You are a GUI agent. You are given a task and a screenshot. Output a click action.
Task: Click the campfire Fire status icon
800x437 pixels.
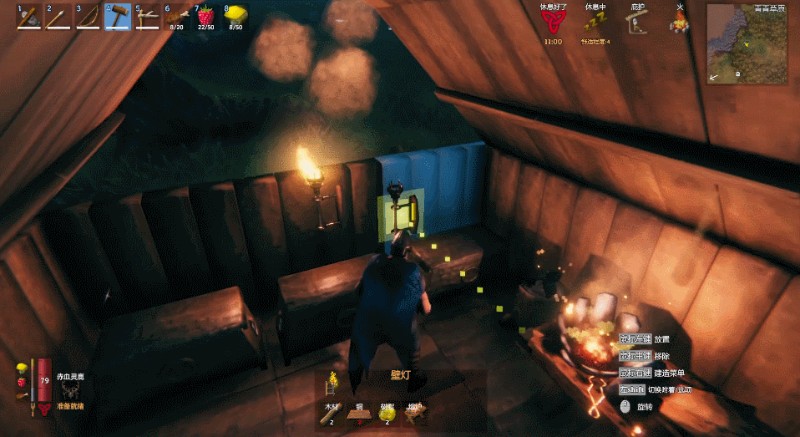(680, 23)
